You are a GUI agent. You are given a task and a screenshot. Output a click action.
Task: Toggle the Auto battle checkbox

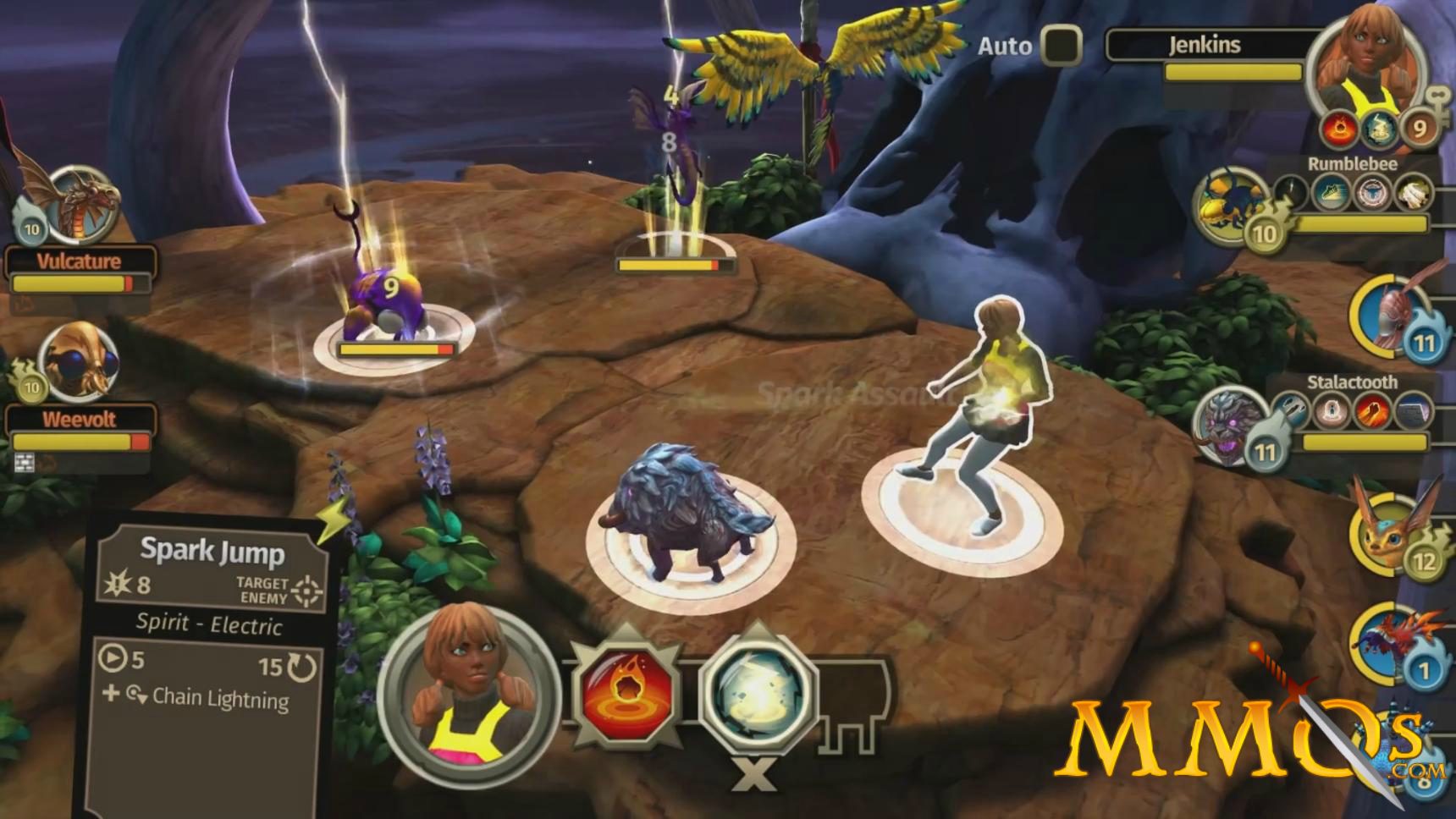point(1062,45)
